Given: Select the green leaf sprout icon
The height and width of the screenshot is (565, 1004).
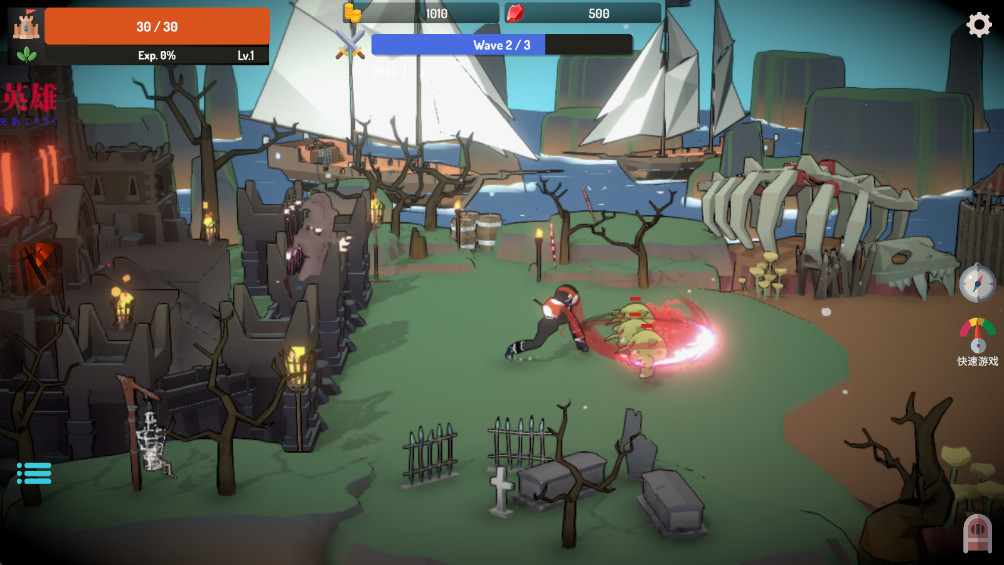Looking at the screenshot, I should [26, 55].
